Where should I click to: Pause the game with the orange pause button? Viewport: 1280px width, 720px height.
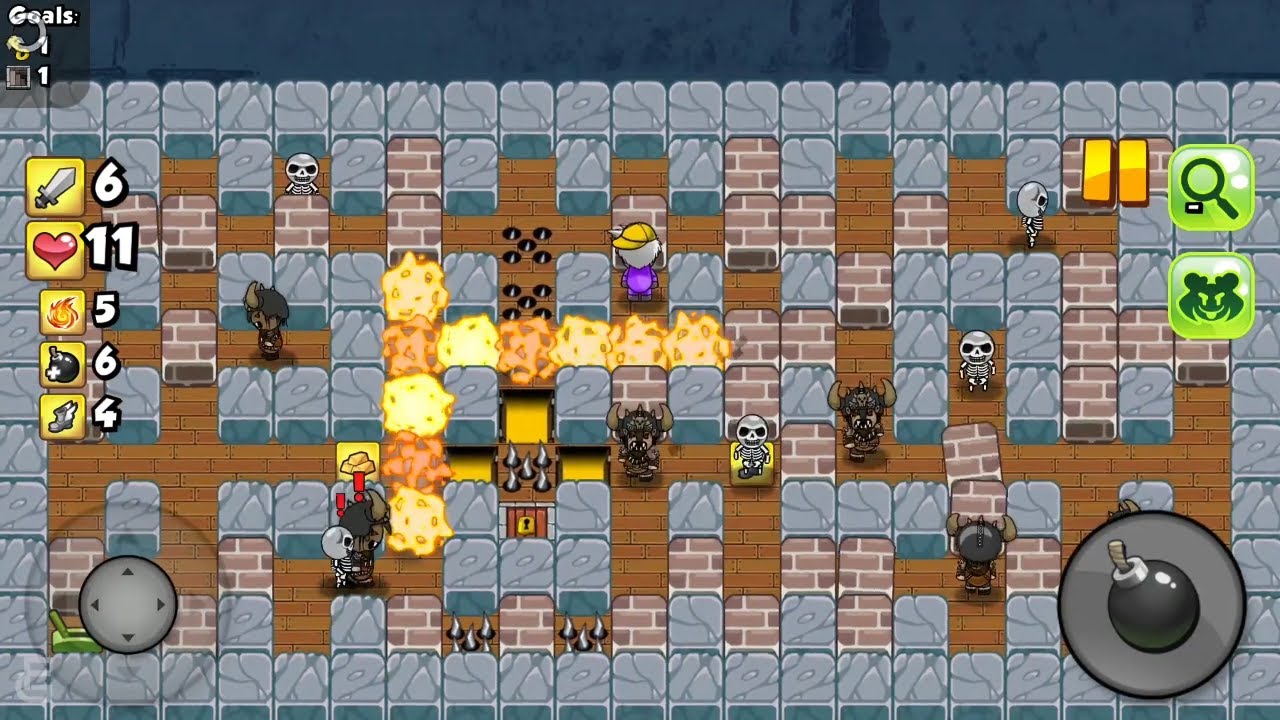coord(1115,172)
